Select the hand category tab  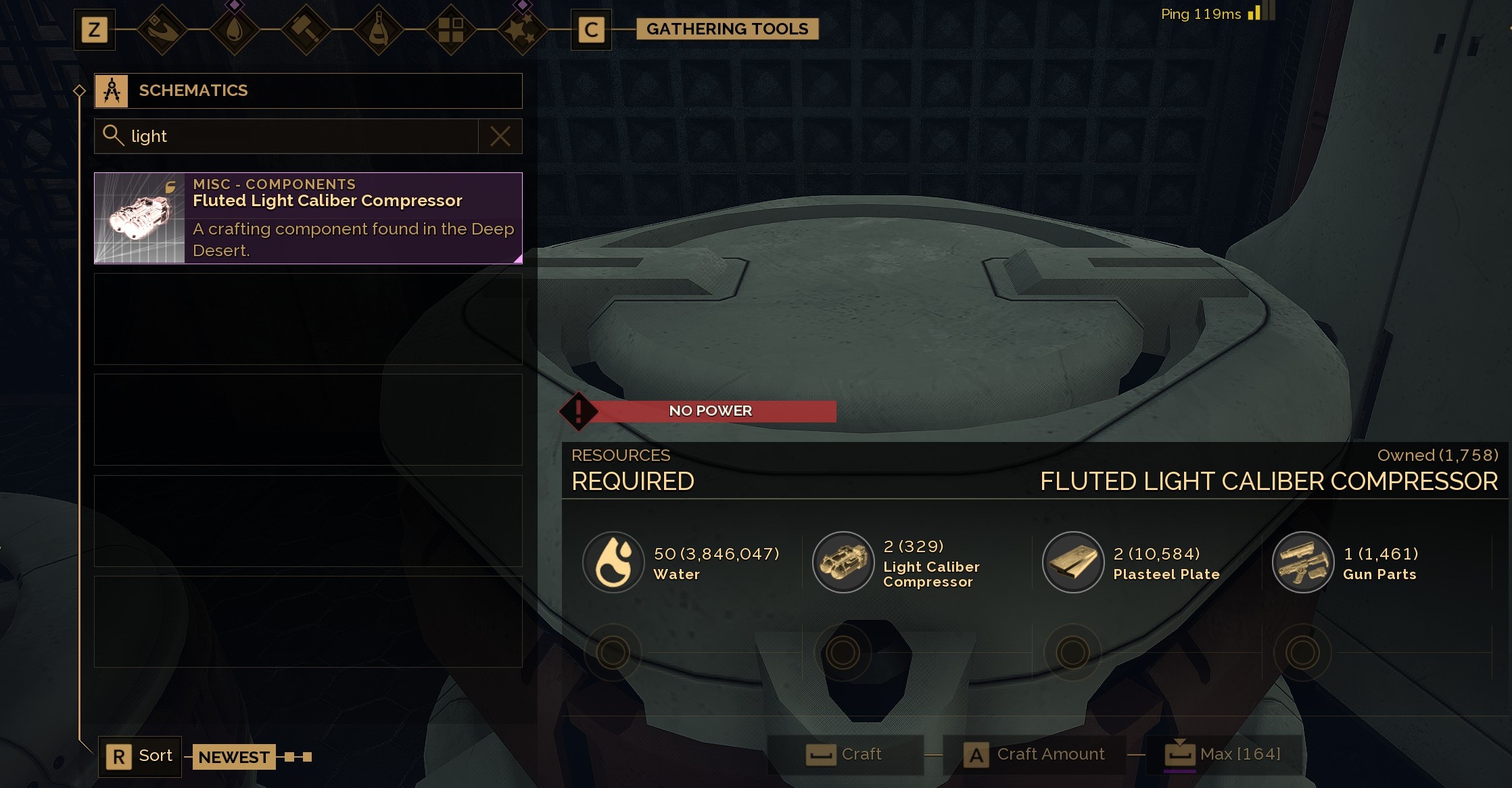(162, 30)
